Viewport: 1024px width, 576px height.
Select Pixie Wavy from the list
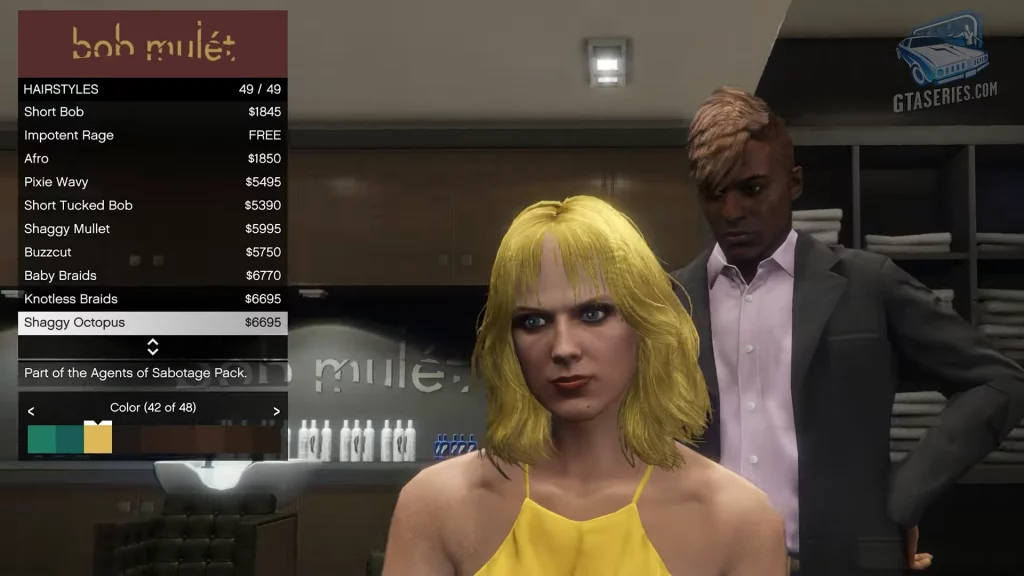point(152,182)
